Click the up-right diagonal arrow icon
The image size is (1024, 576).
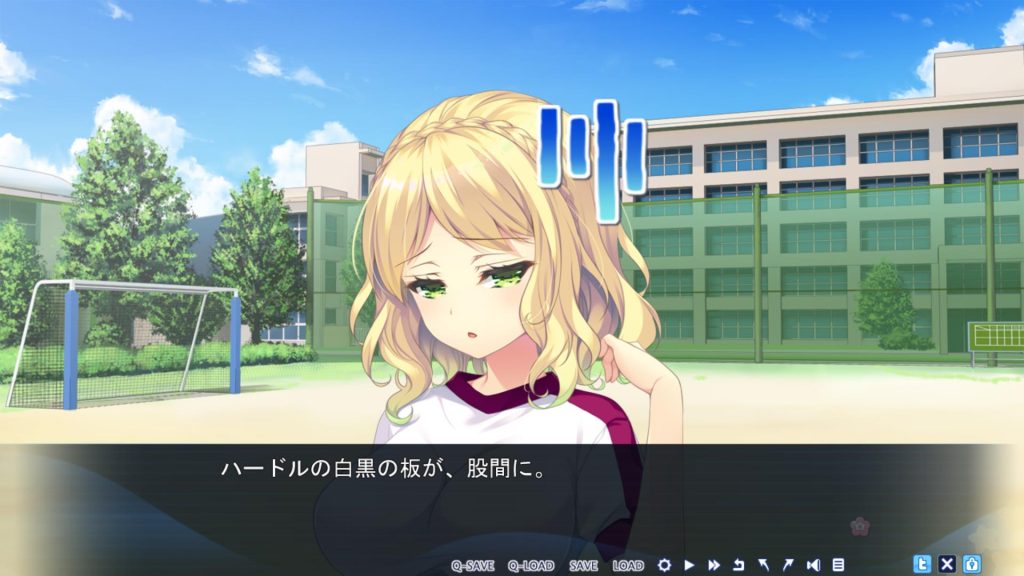[788, 565]
